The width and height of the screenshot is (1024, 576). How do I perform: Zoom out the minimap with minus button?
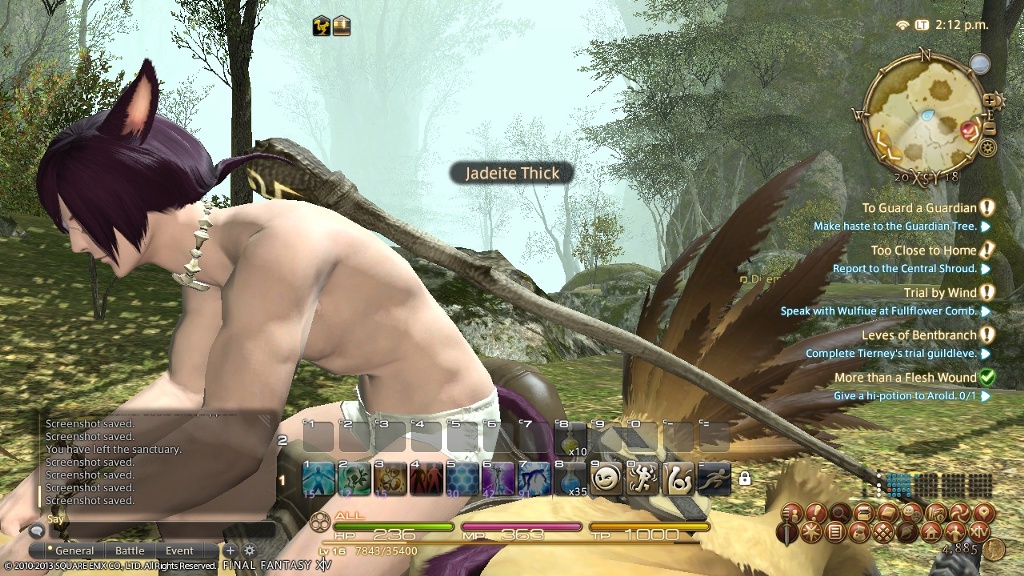[x=991, y=128]
